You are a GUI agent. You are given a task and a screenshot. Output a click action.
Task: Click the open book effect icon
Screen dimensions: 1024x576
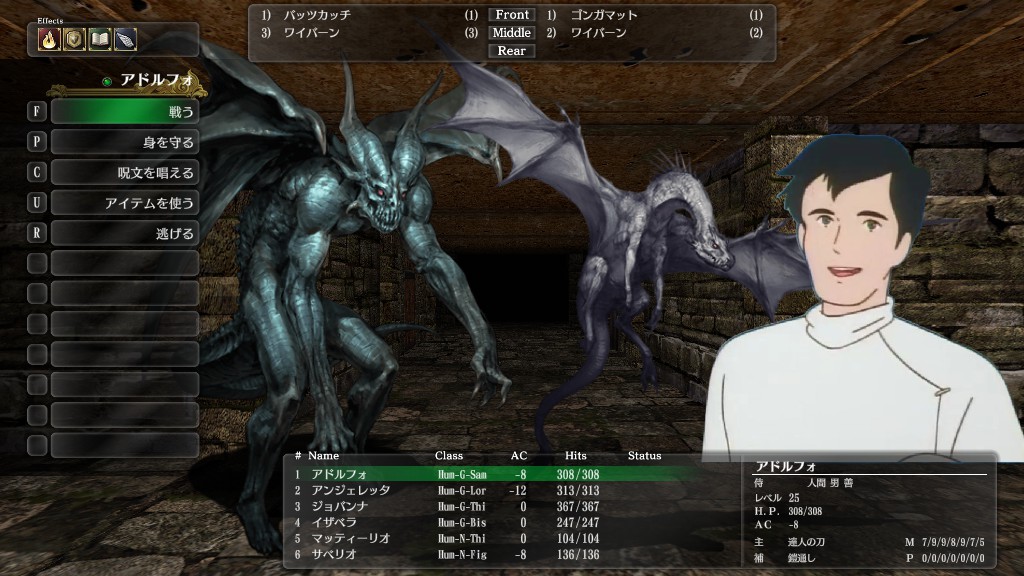[x=99, y=40]
